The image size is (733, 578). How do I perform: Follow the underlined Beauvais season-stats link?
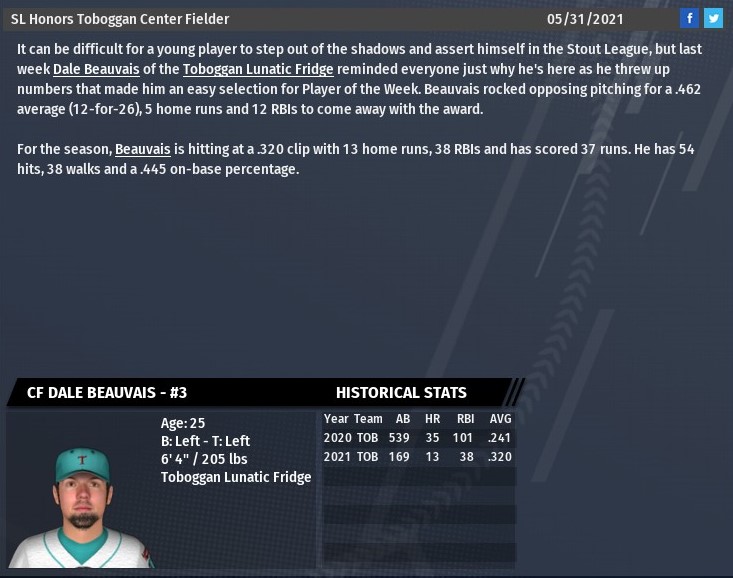point(143,149)
